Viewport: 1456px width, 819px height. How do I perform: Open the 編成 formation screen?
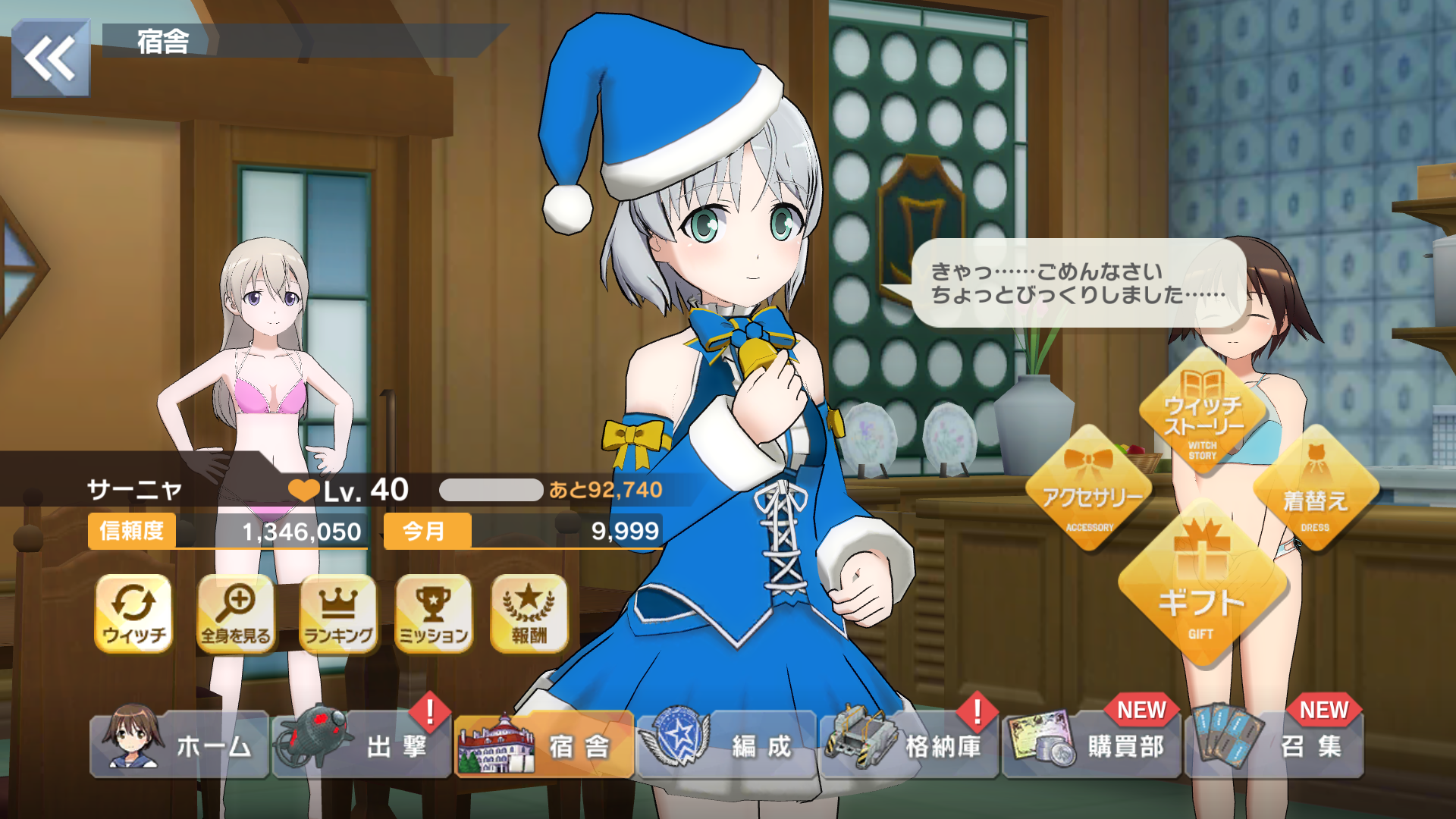click(727, 745)
